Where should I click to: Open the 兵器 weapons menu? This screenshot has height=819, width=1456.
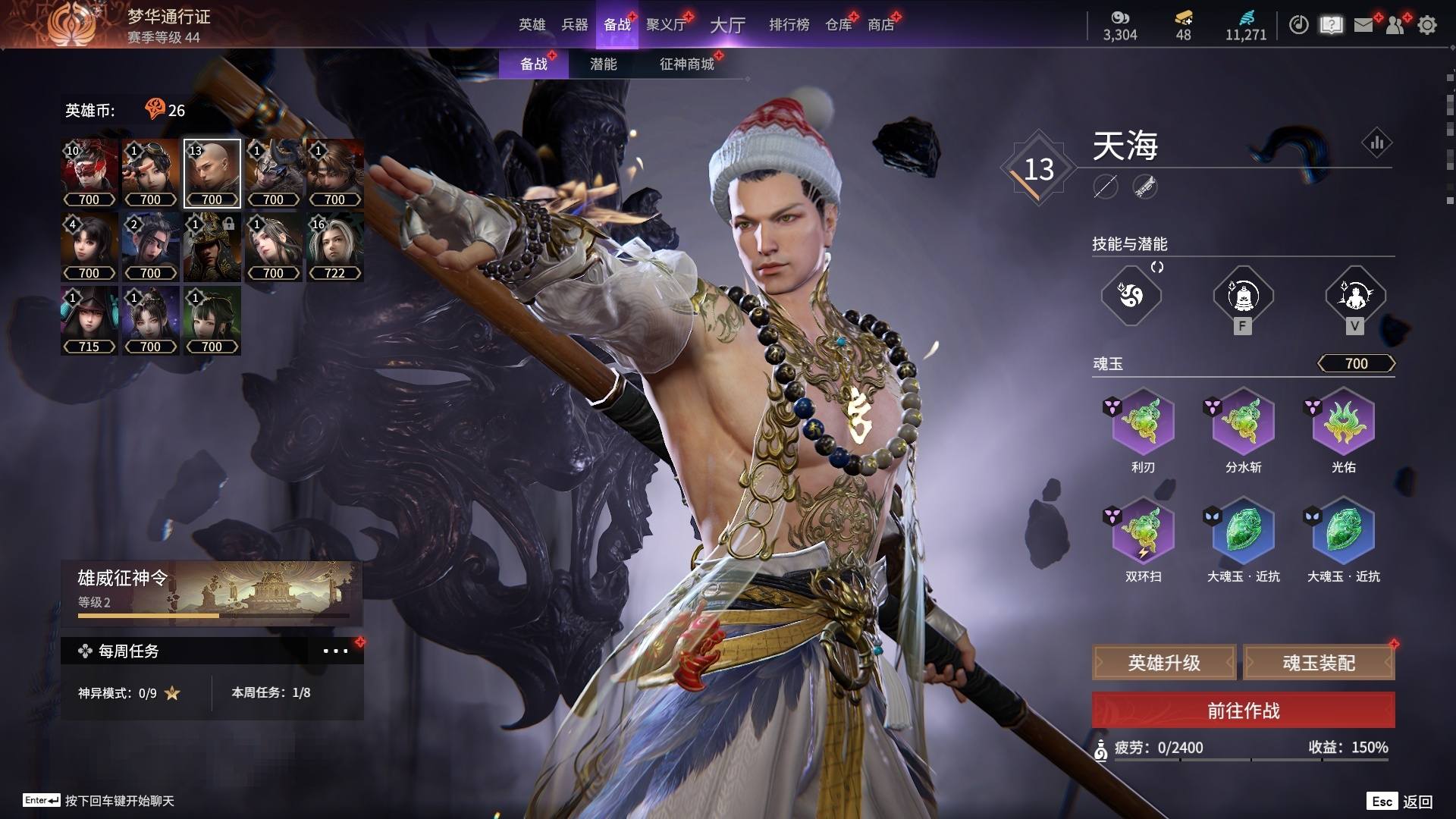tap(574, 25)
